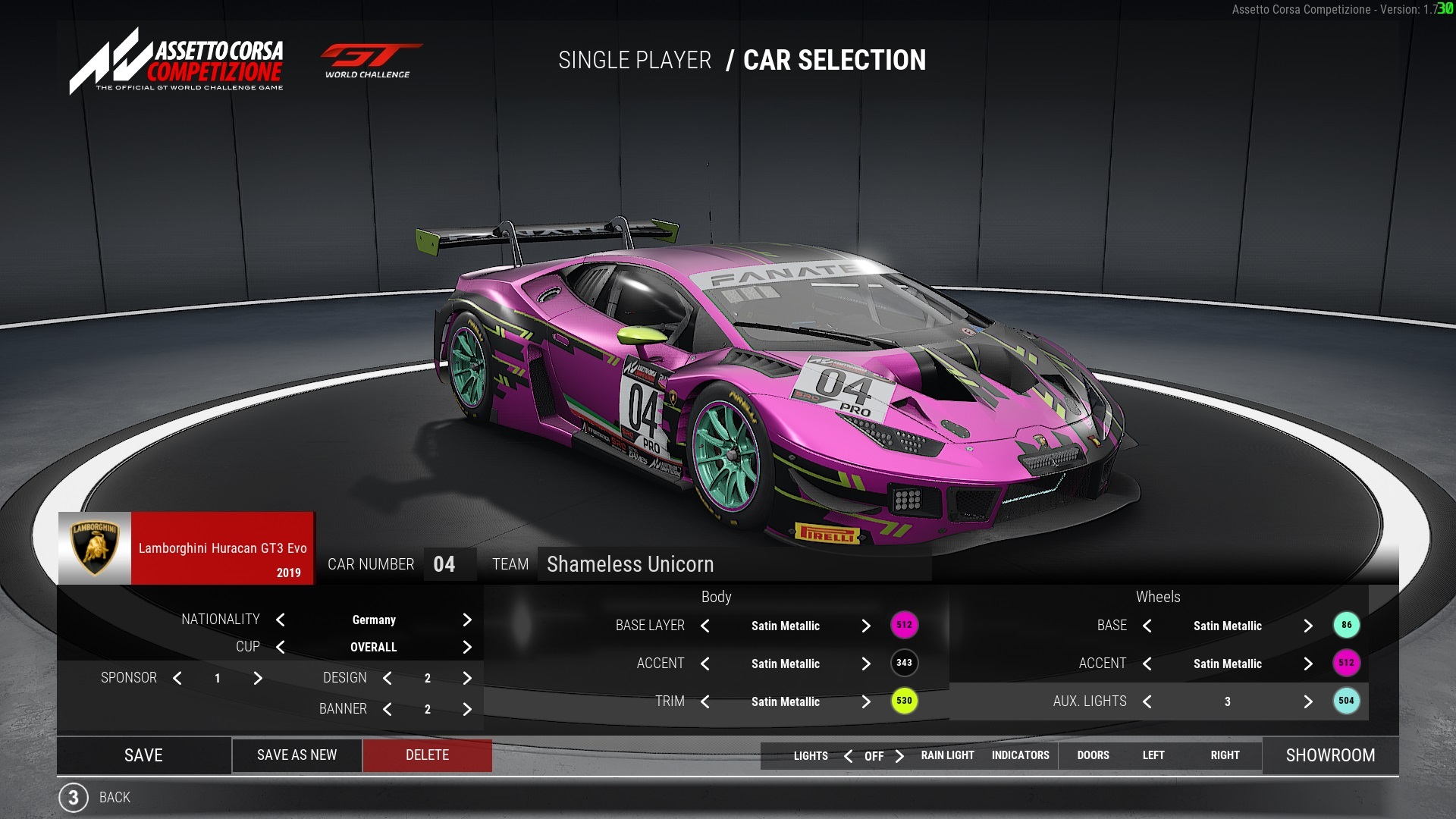Cycle to the next livery design

click(467, 679)
